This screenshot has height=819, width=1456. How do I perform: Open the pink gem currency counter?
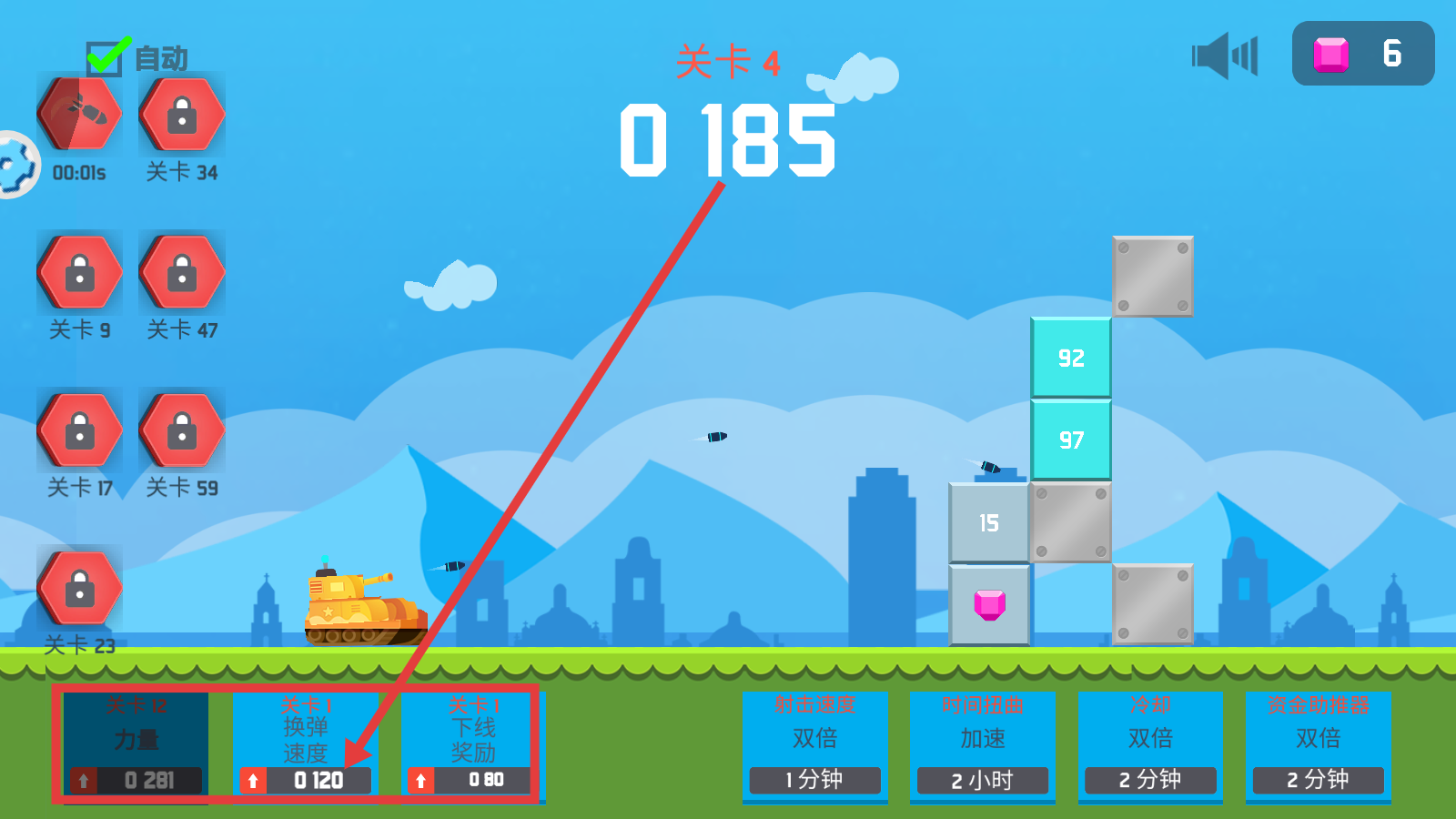click(1362, 54)
